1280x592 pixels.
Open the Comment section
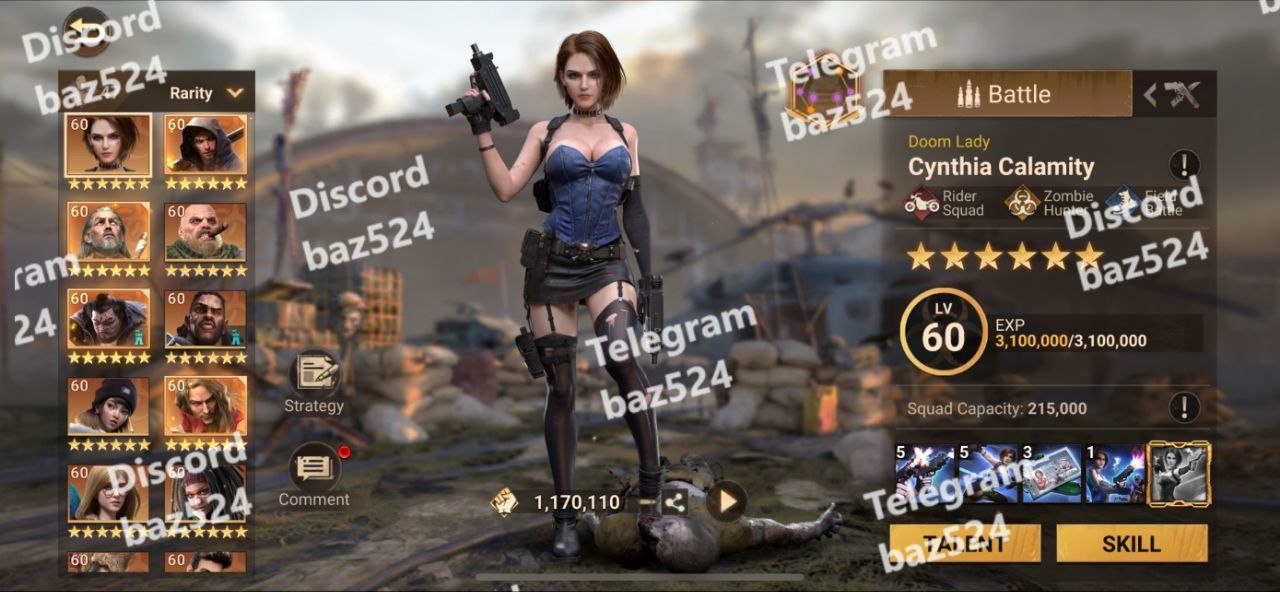click(314, 474)
